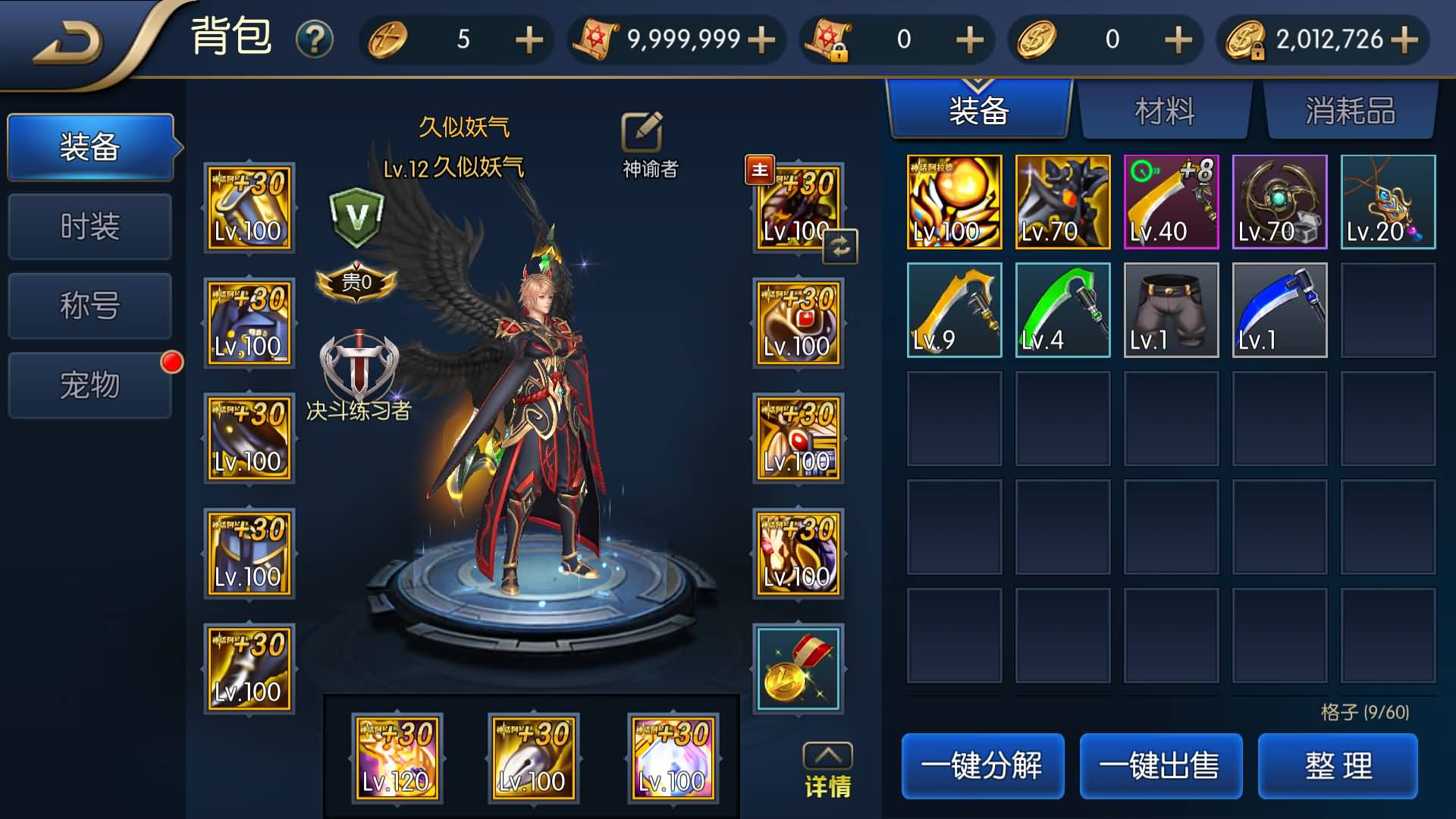Open the gold medal equipment slot

coord(798,669)
